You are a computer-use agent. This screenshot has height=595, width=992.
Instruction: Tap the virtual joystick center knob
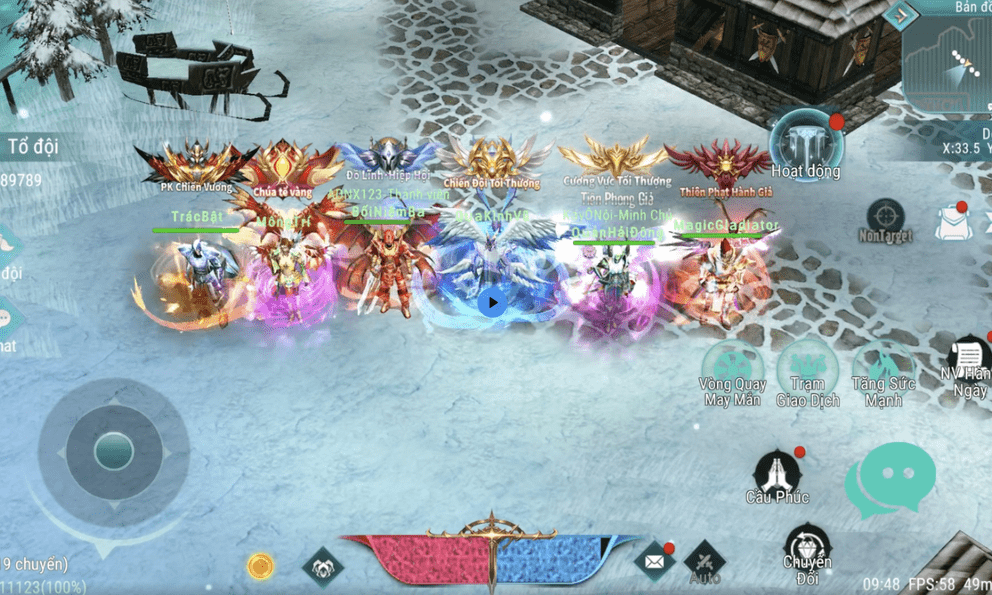point(113,452)
